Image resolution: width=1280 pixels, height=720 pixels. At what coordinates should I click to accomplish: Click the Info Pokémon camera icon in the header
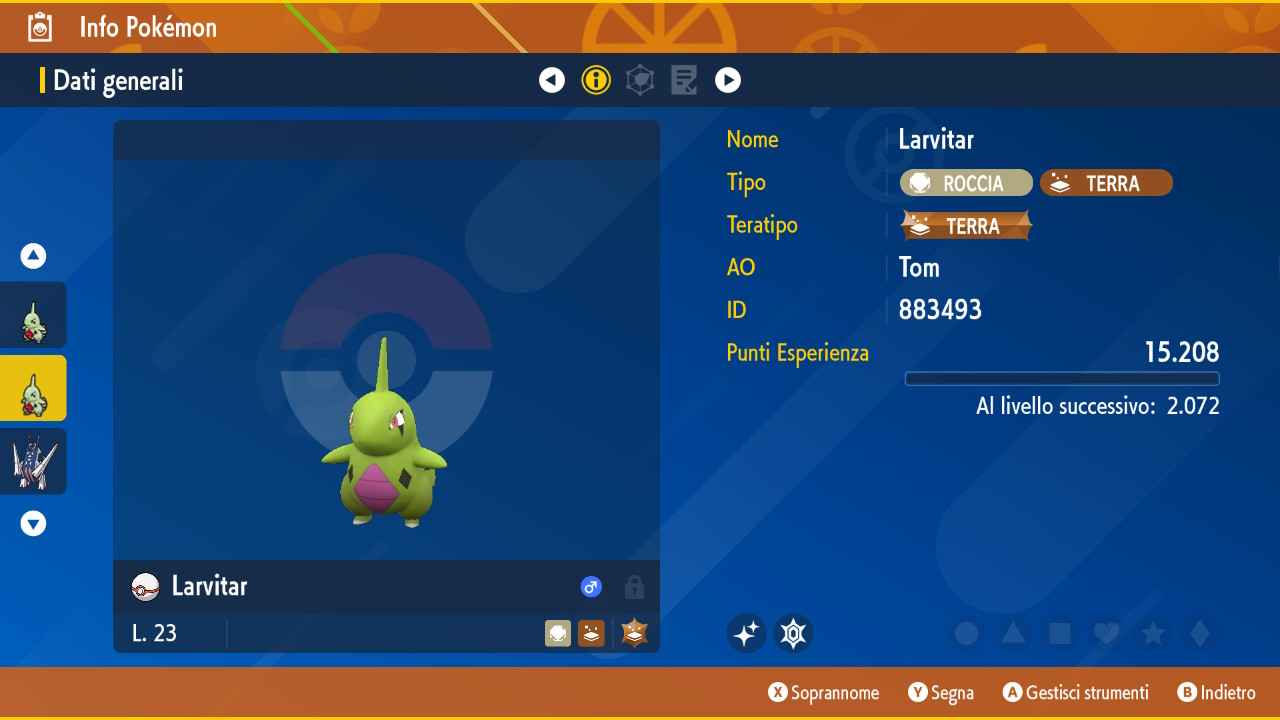[x=39, y=27]
